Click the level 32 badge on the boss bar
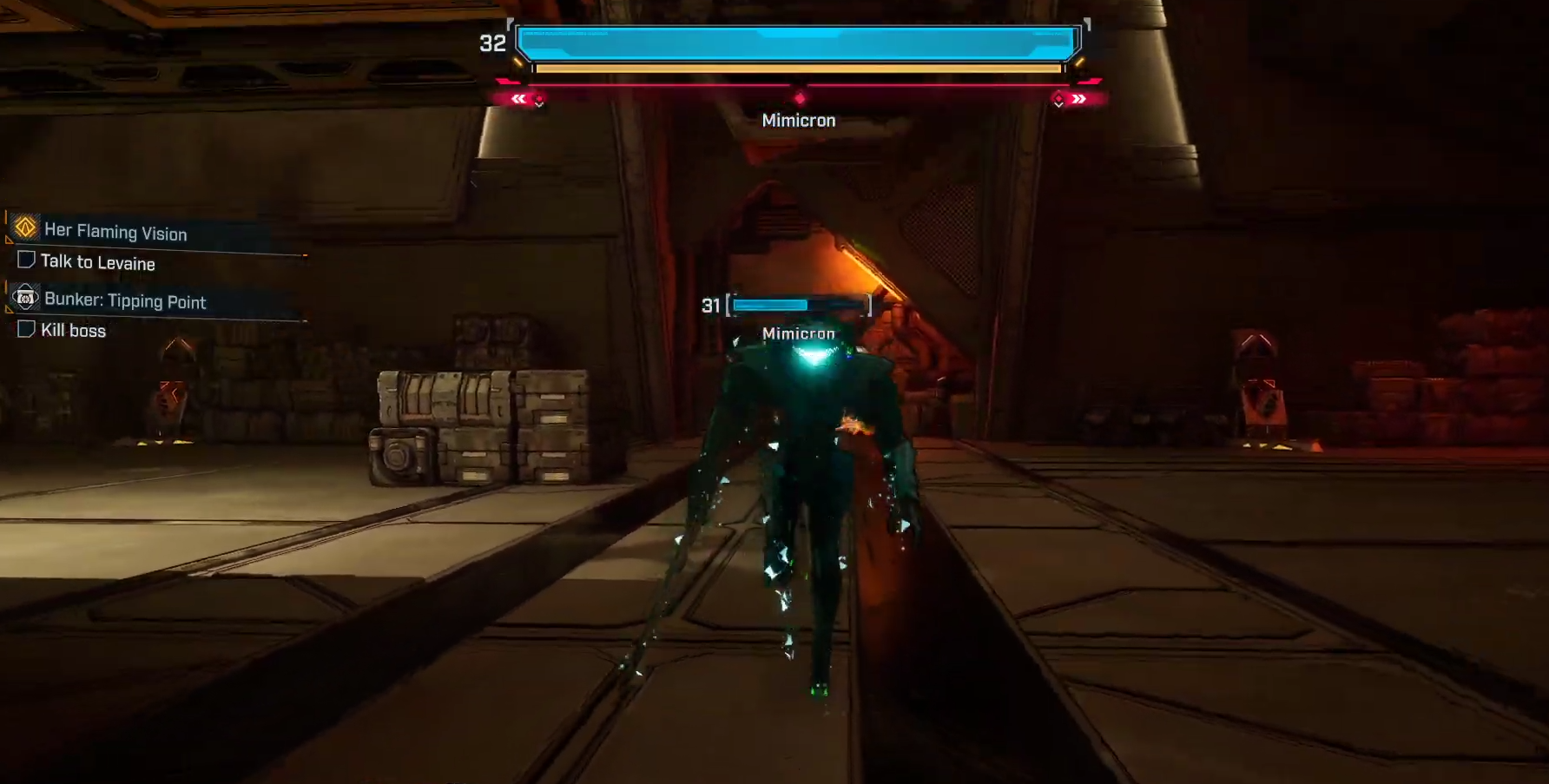Image resolution: width=1549 pixels, height=784 pixels. [x=491, y=42]
